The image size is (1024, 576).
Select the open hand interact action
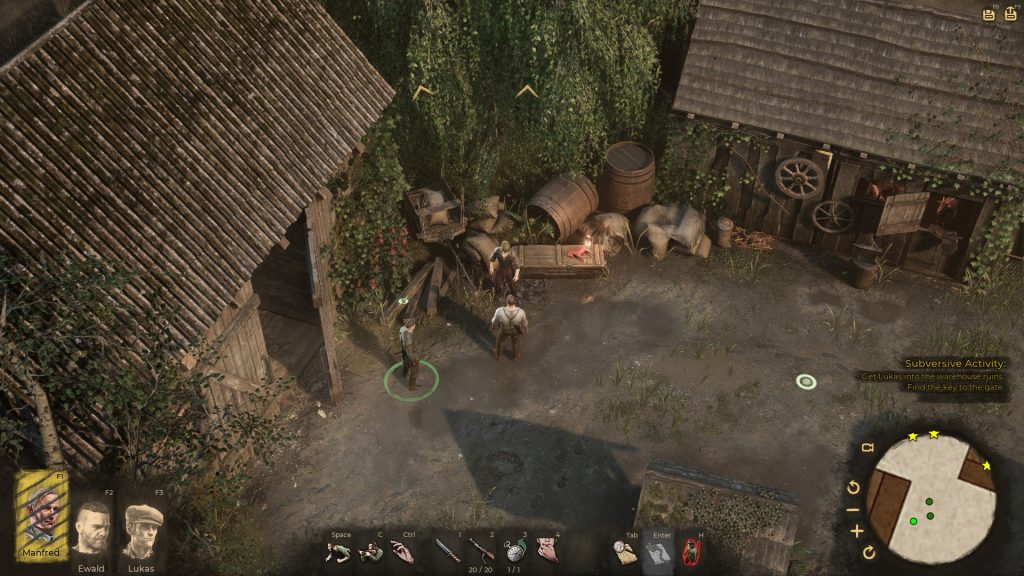pos(401,551)
